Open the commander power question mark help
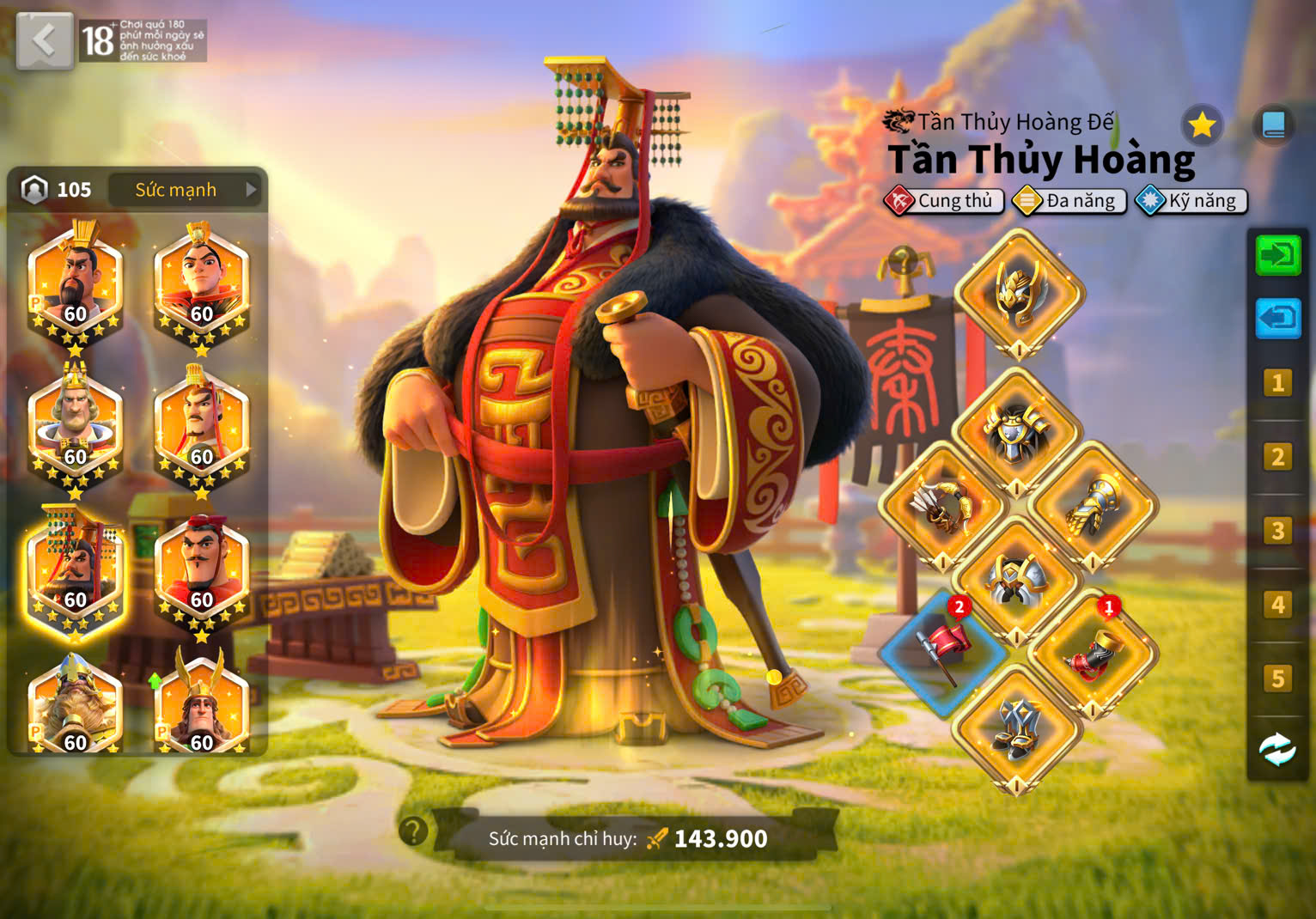 (x=413, y=831)
